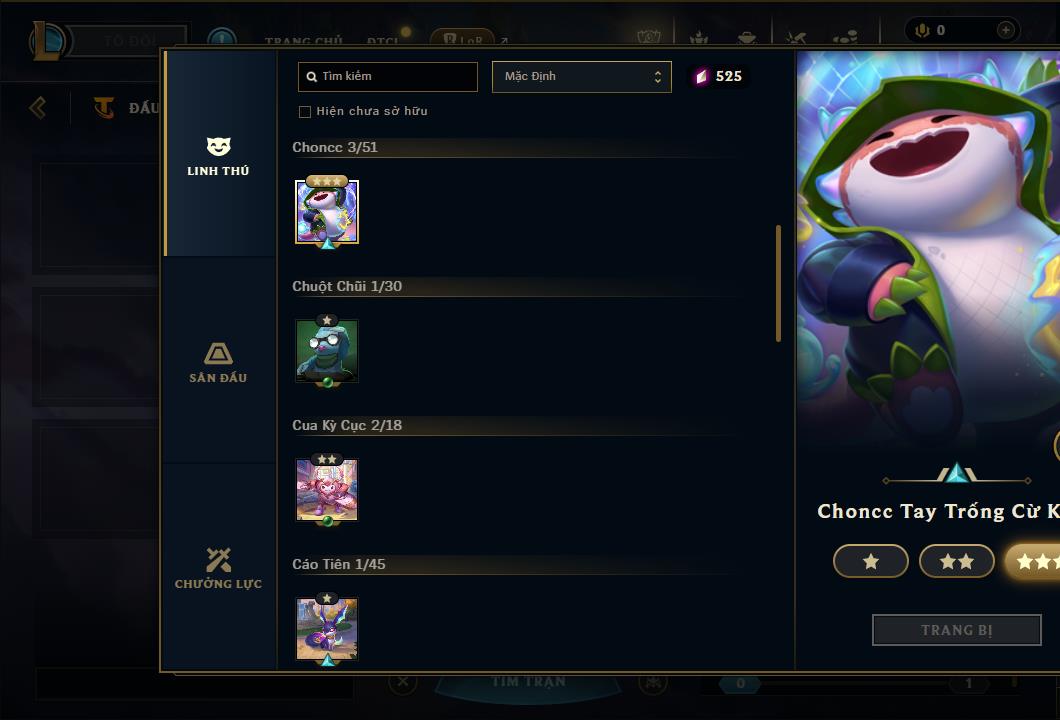Toggle the Hiện chưa sở hữu checkbox
Viewport: 1060px width, 720px height.
click(x=305, y=111)
